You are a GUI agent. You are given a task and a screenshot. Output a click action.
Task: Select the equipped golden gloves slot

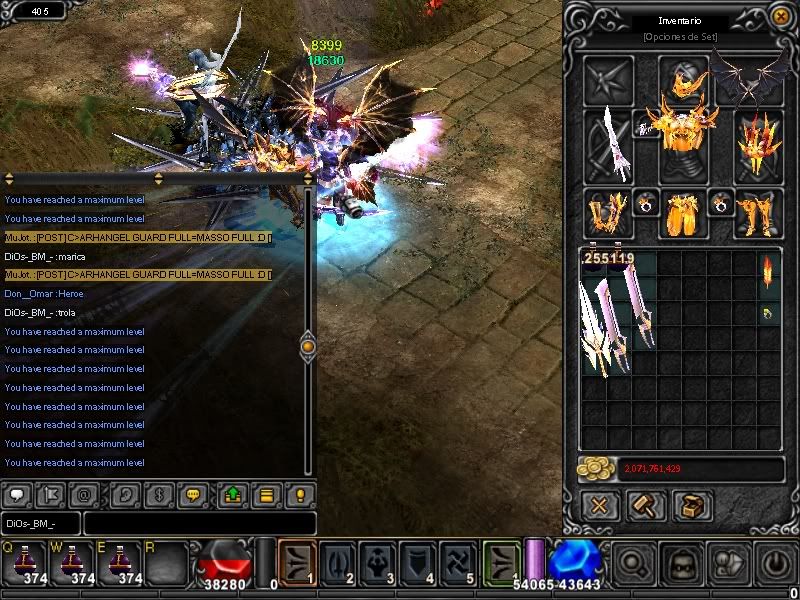608,213
